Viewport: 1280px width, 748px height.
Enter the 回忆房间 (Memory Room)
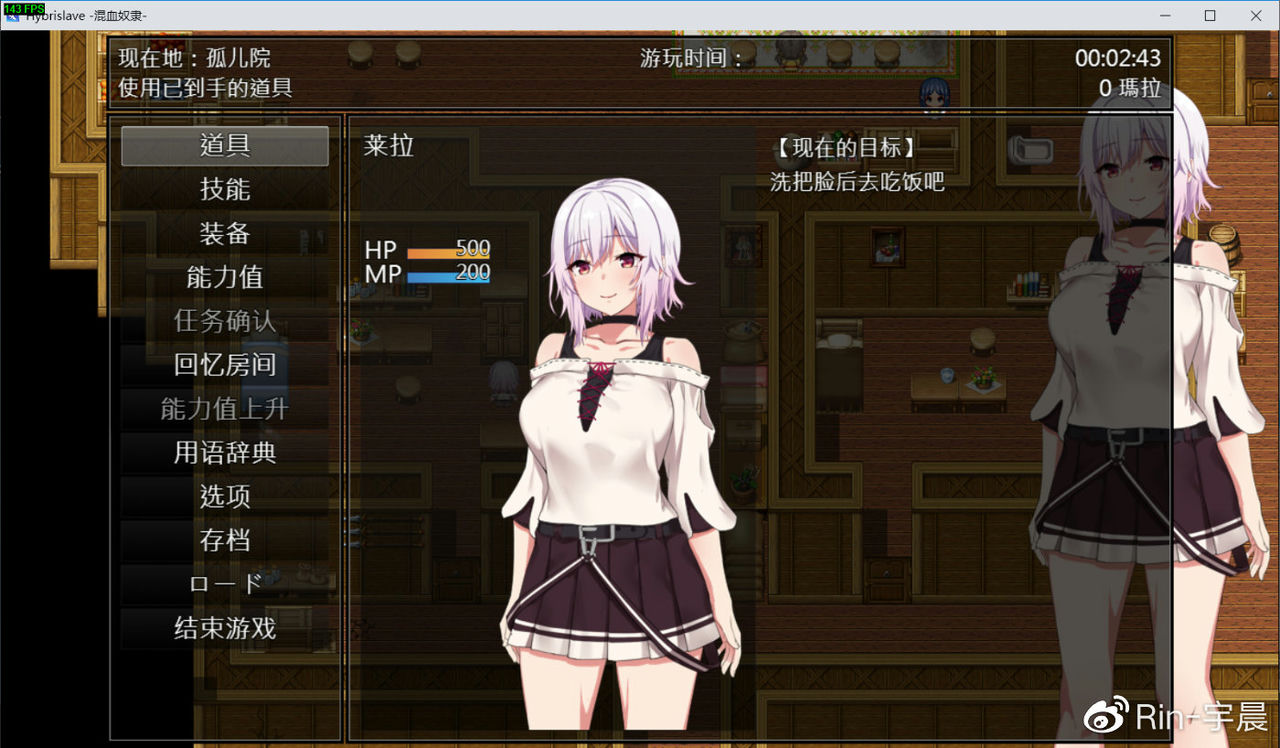pos(225,365)
